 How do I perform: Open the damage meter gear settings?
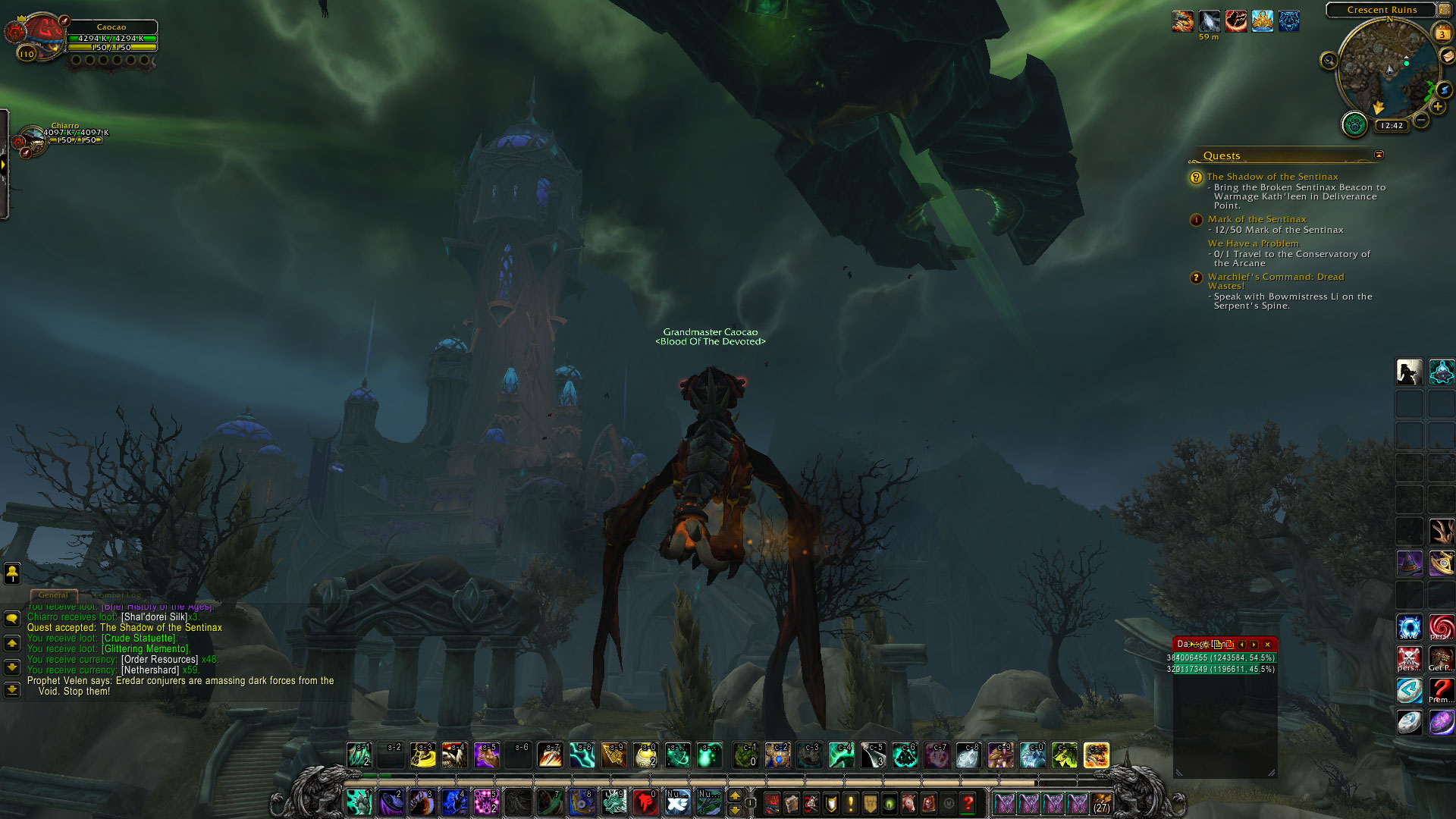pos(1204,645)
